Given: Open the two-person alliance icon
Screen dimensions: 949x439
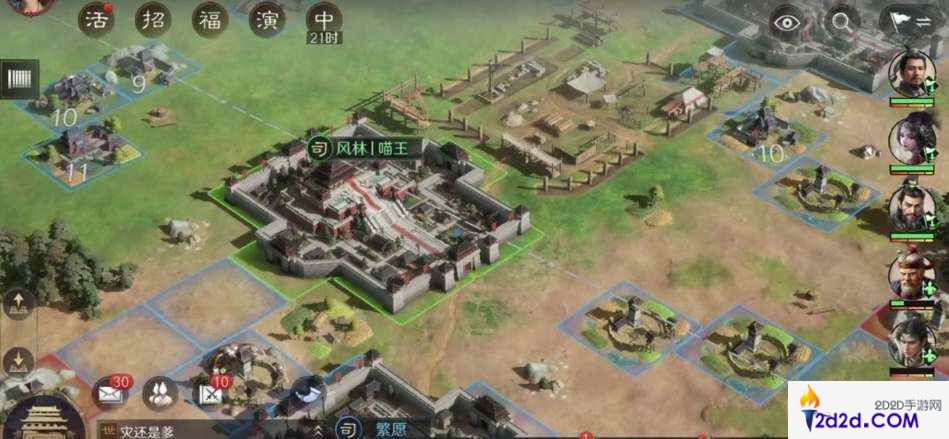Looking at the screenshot, I should [160, 393].
